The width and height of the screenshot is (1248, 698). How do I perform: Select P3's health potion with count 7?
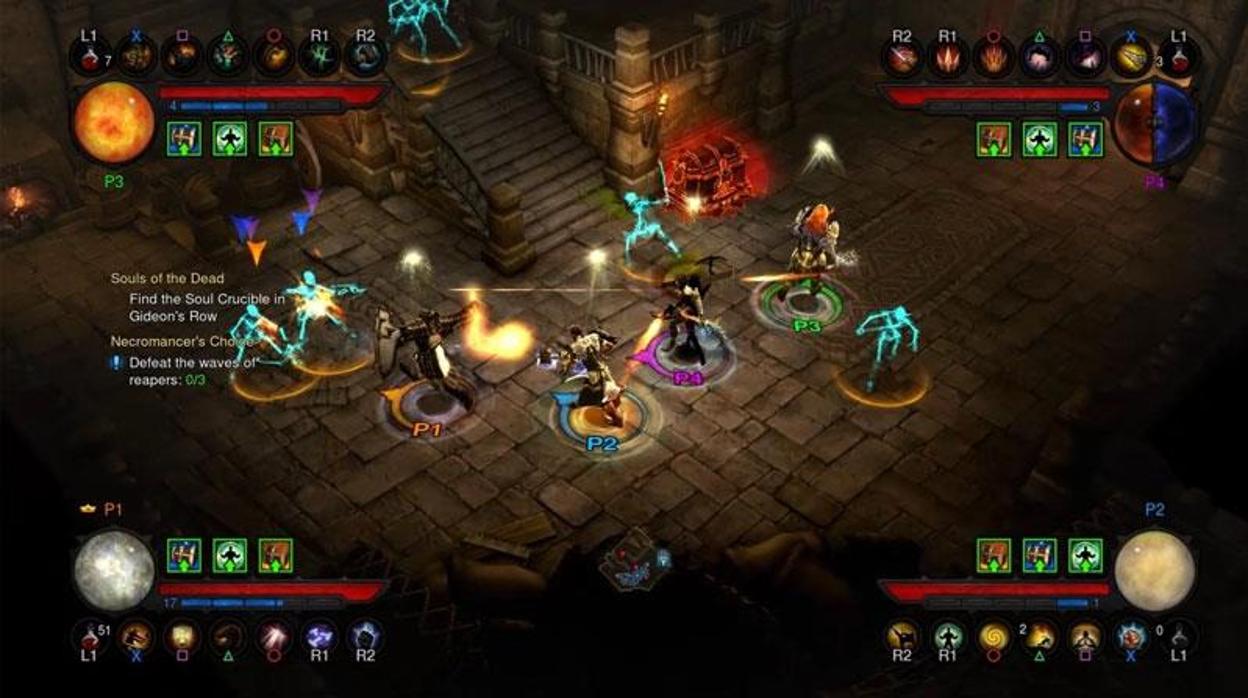89,56
